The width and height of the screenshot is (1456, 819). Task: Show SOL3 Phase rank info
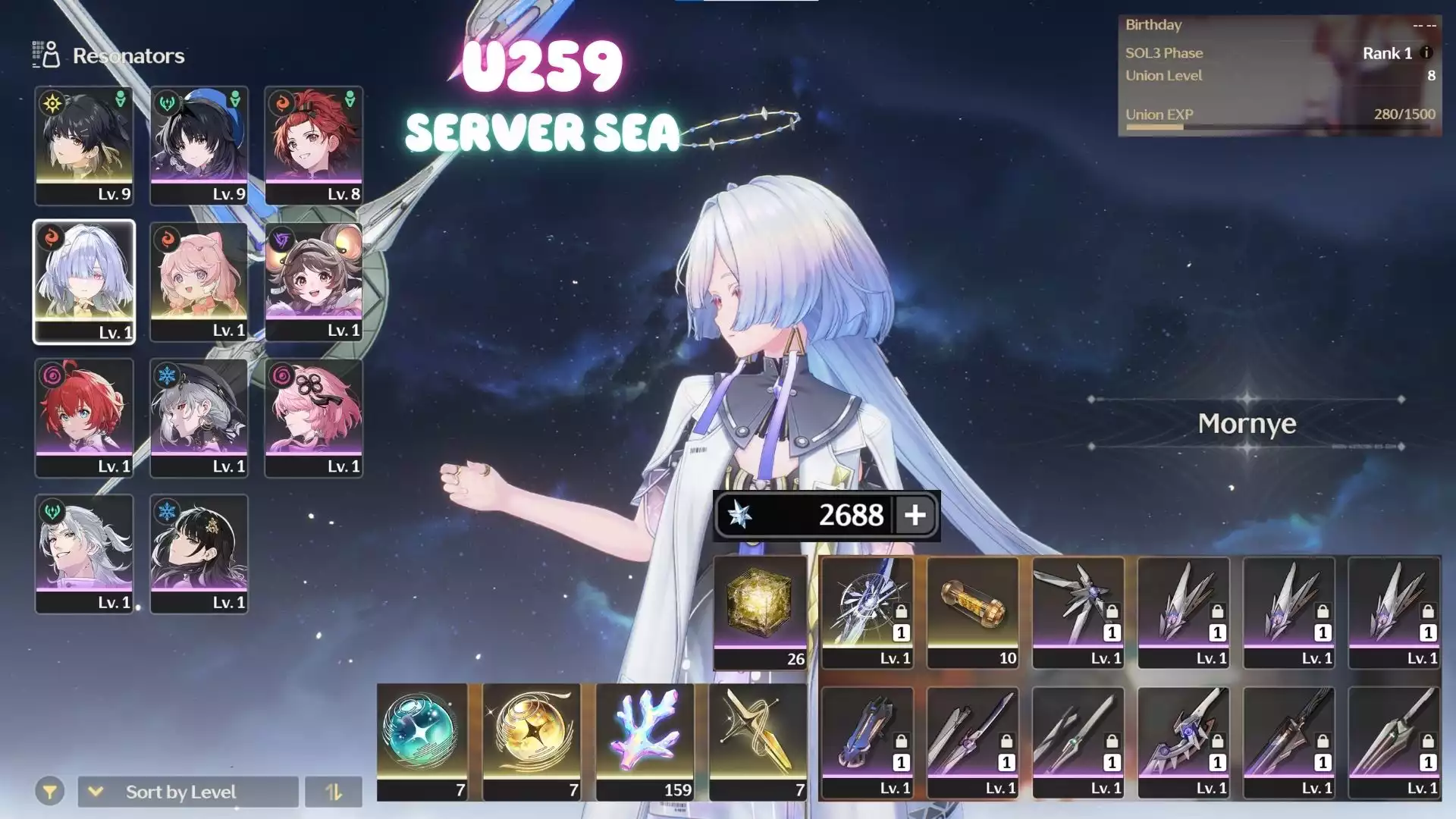pyautogui.click(x=1426, y=53)
